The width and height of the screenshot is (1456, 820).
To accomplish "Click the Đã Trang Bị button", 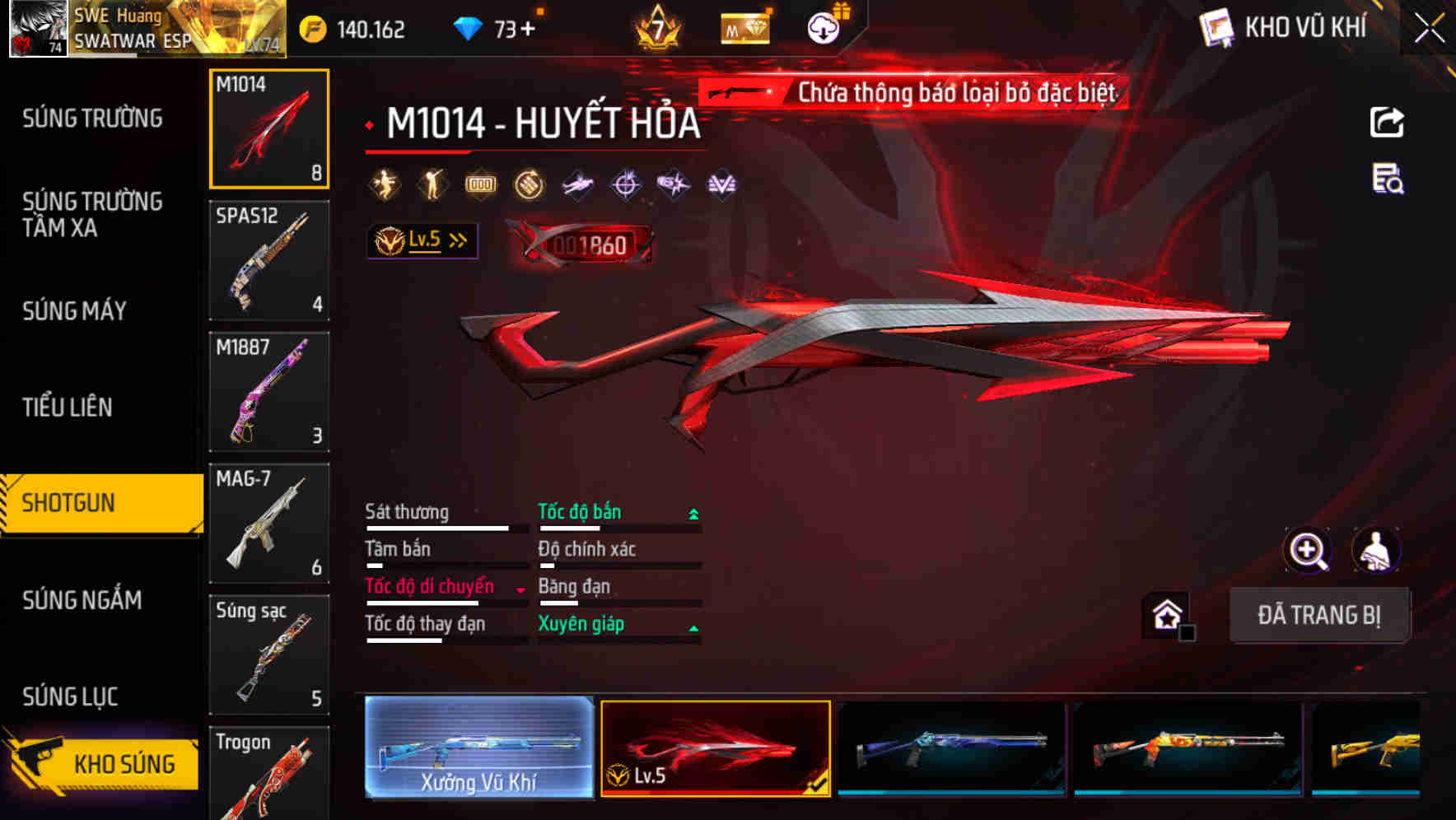I will (1319, 614).
